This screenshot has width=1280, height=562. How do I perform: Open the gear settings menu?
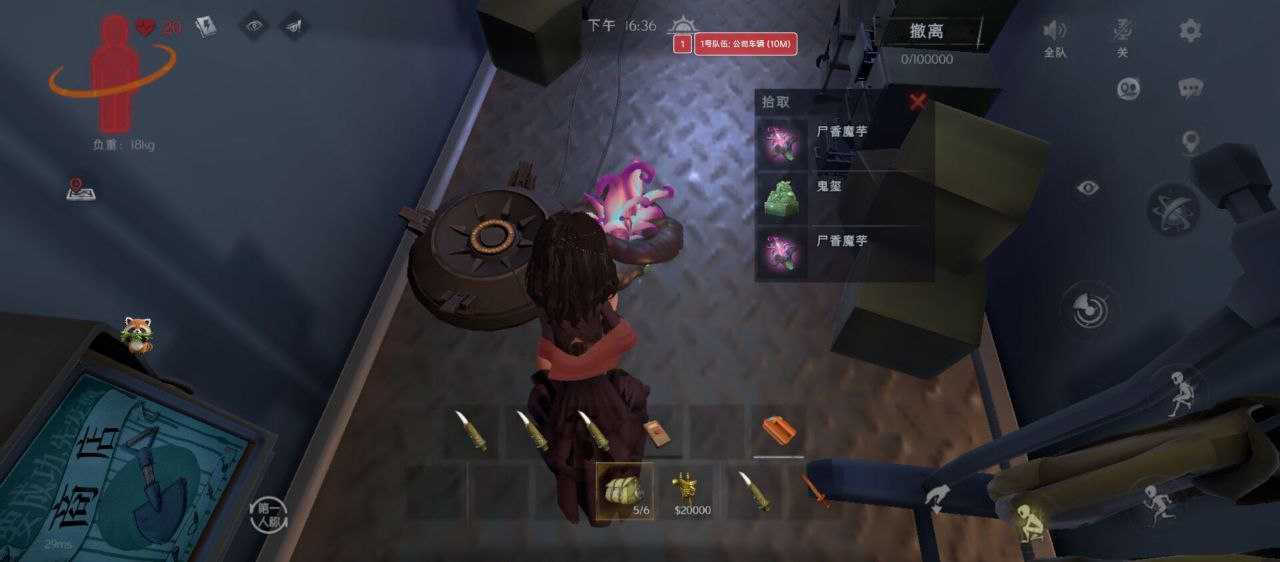[1190, 30]
